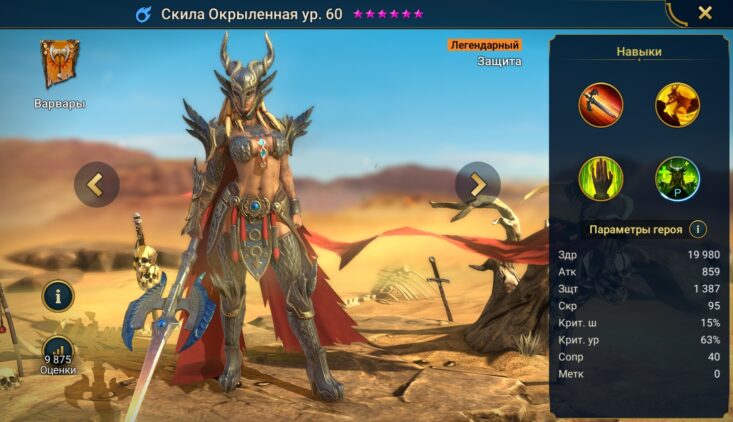Show the previous champion
Screen dimensions: 733x422
97,184
